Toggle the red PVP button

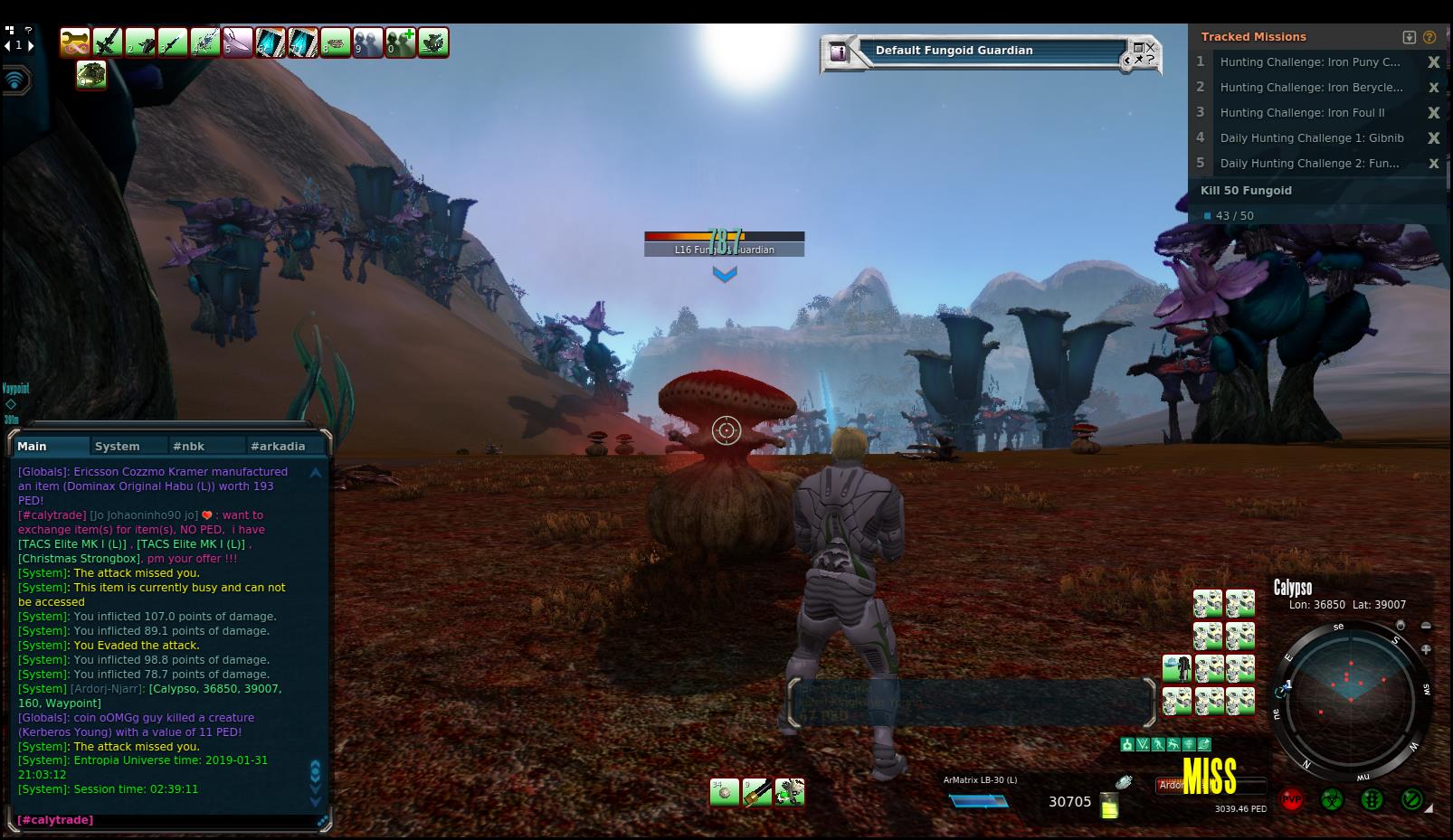(x=1291, y=800)
